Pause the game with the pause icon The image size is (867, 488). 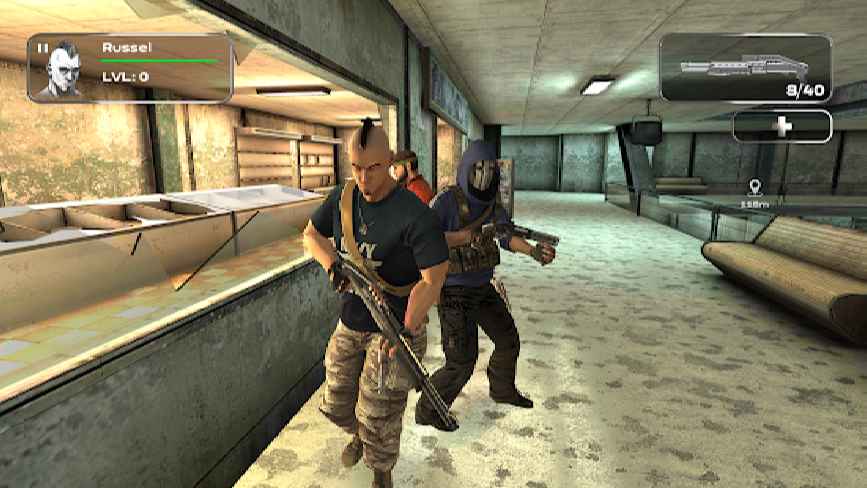coord(42,47)
